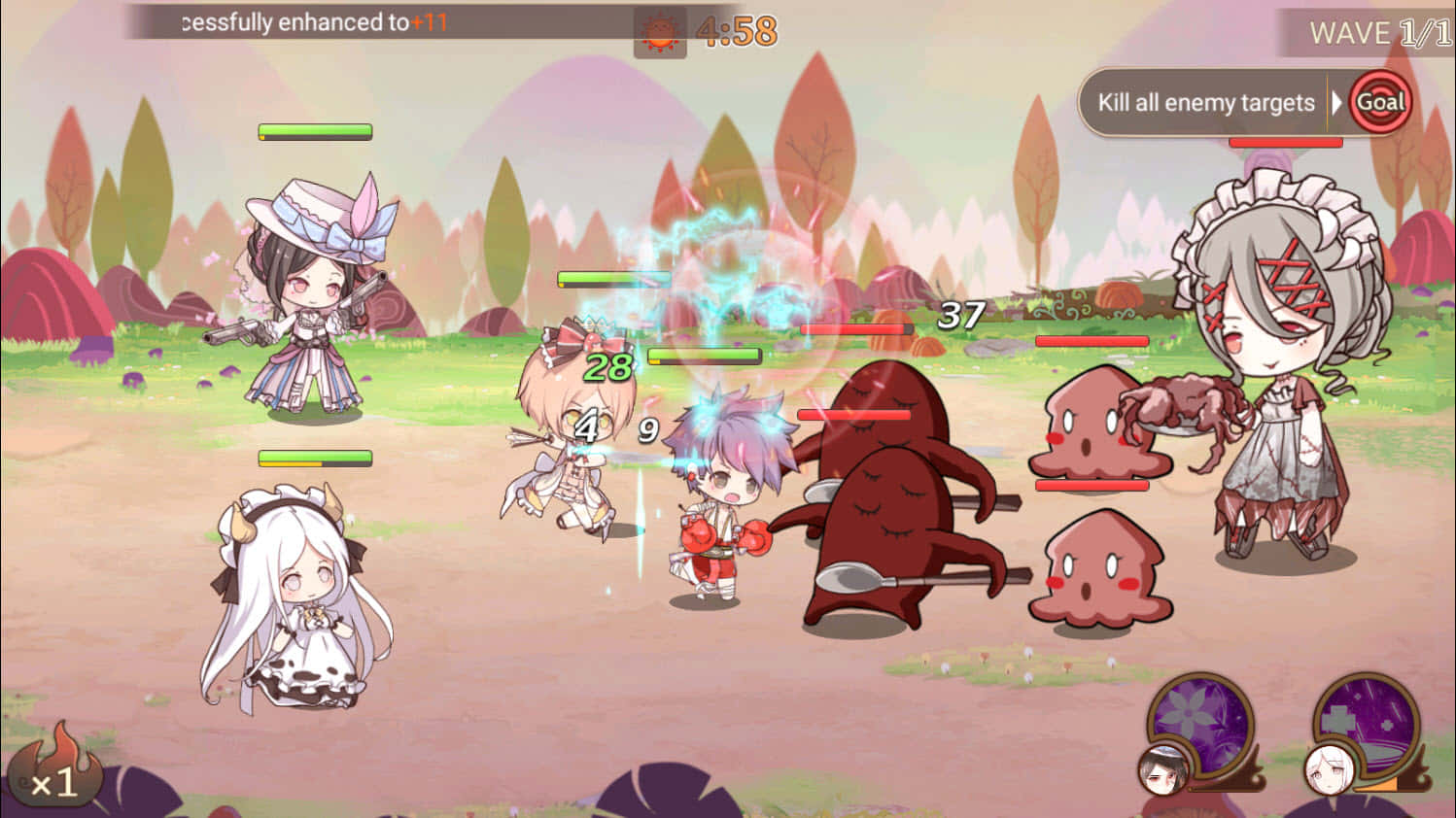1456x818 pixels.
Task: Open the red Goal target icon
Action: click(1380, 102)
